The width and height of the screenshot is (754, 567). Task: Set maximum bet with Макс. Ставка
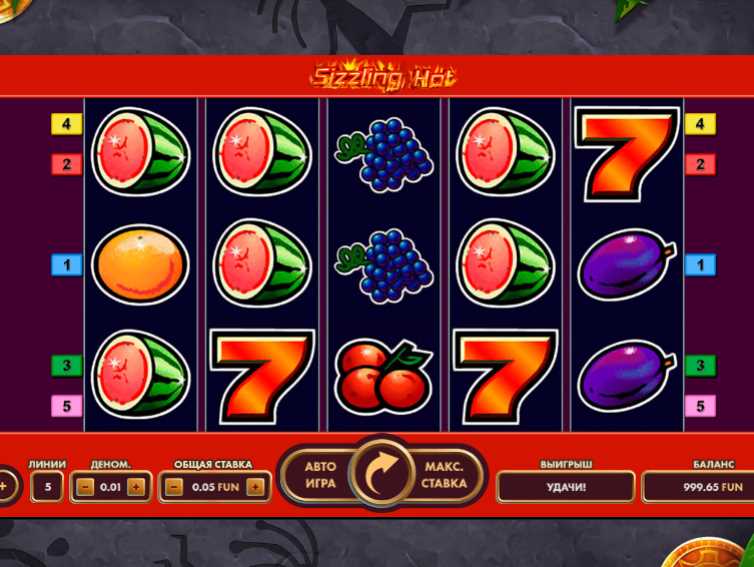(x=445, y=475)
